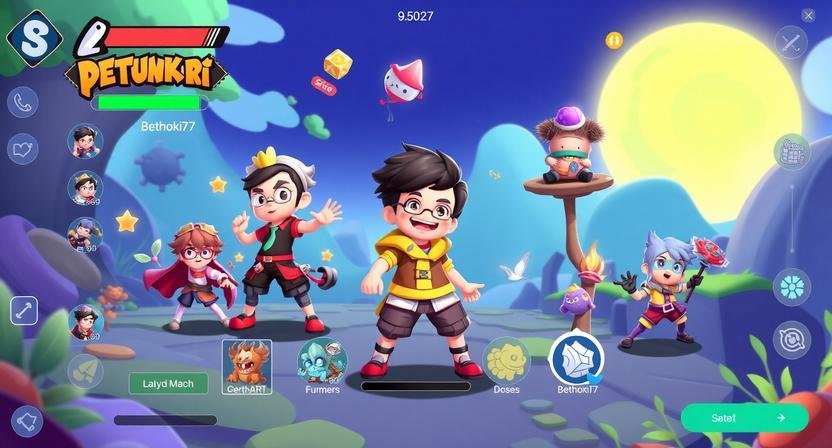Open the crossed swords icon
Image resolution: width=832 pixels, height=448 pixels.
[791, 42]
